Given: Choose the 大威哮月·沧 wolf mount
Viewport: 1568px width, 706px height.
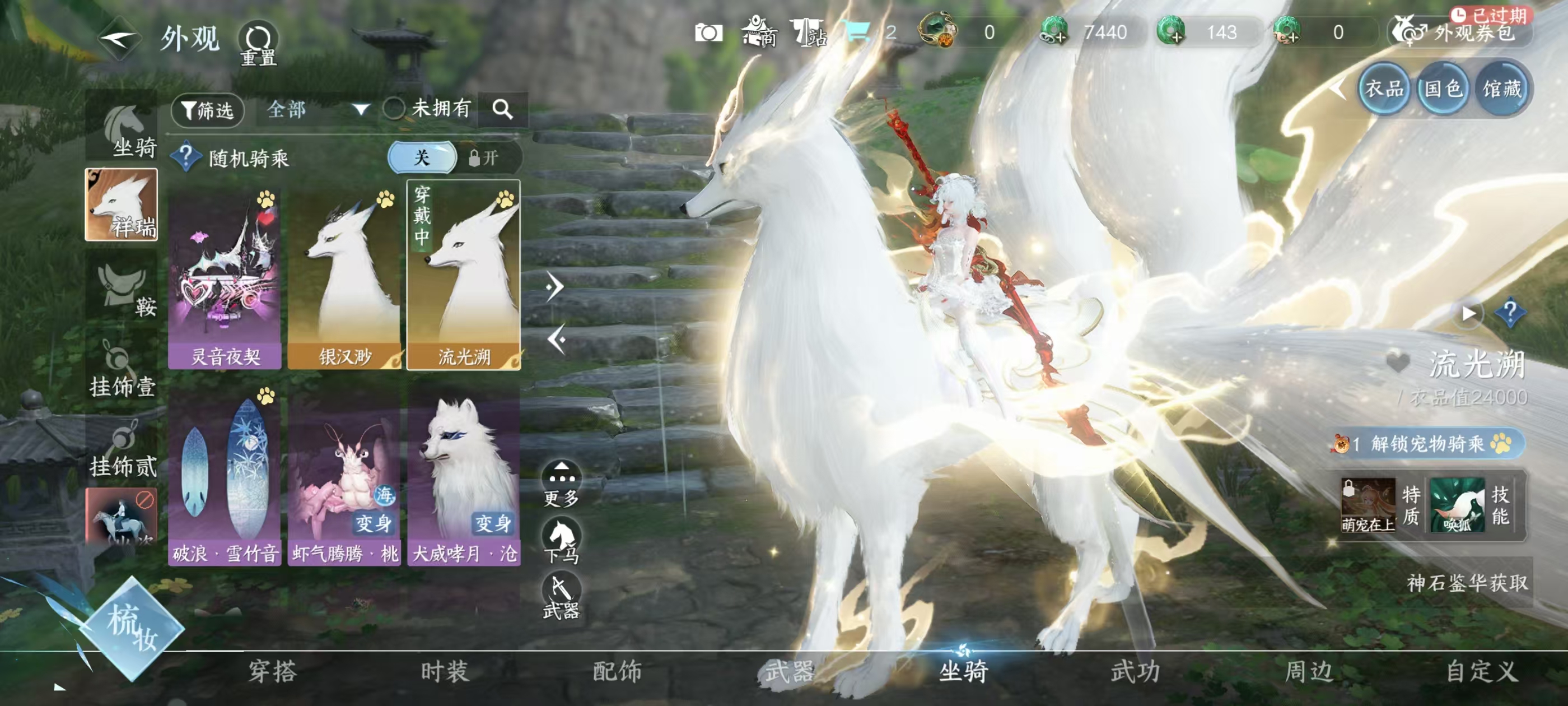Looking at the screenshot, I should click(464, 475).
